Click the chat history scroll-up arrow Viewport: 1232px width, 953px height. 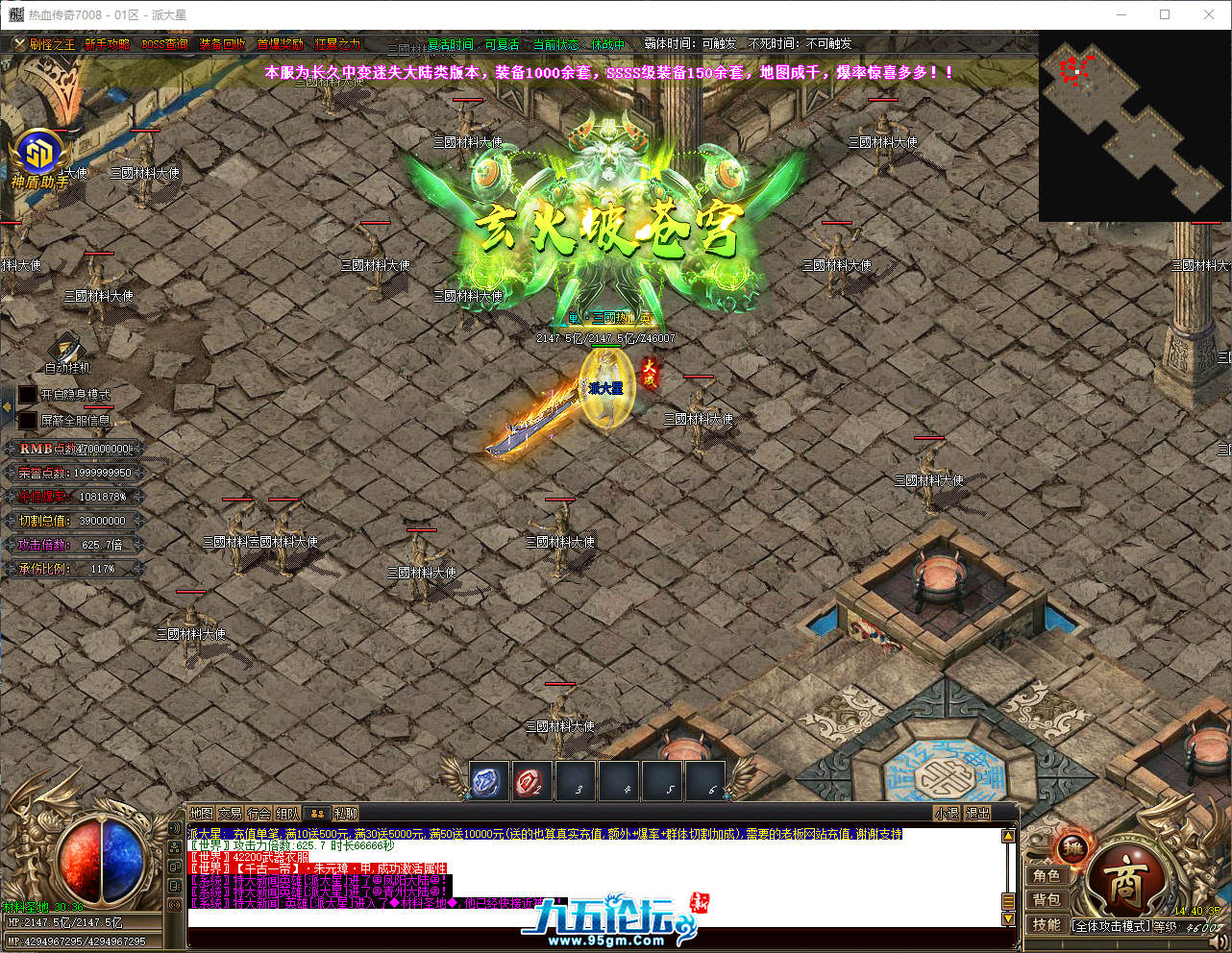coord(1008,835)
